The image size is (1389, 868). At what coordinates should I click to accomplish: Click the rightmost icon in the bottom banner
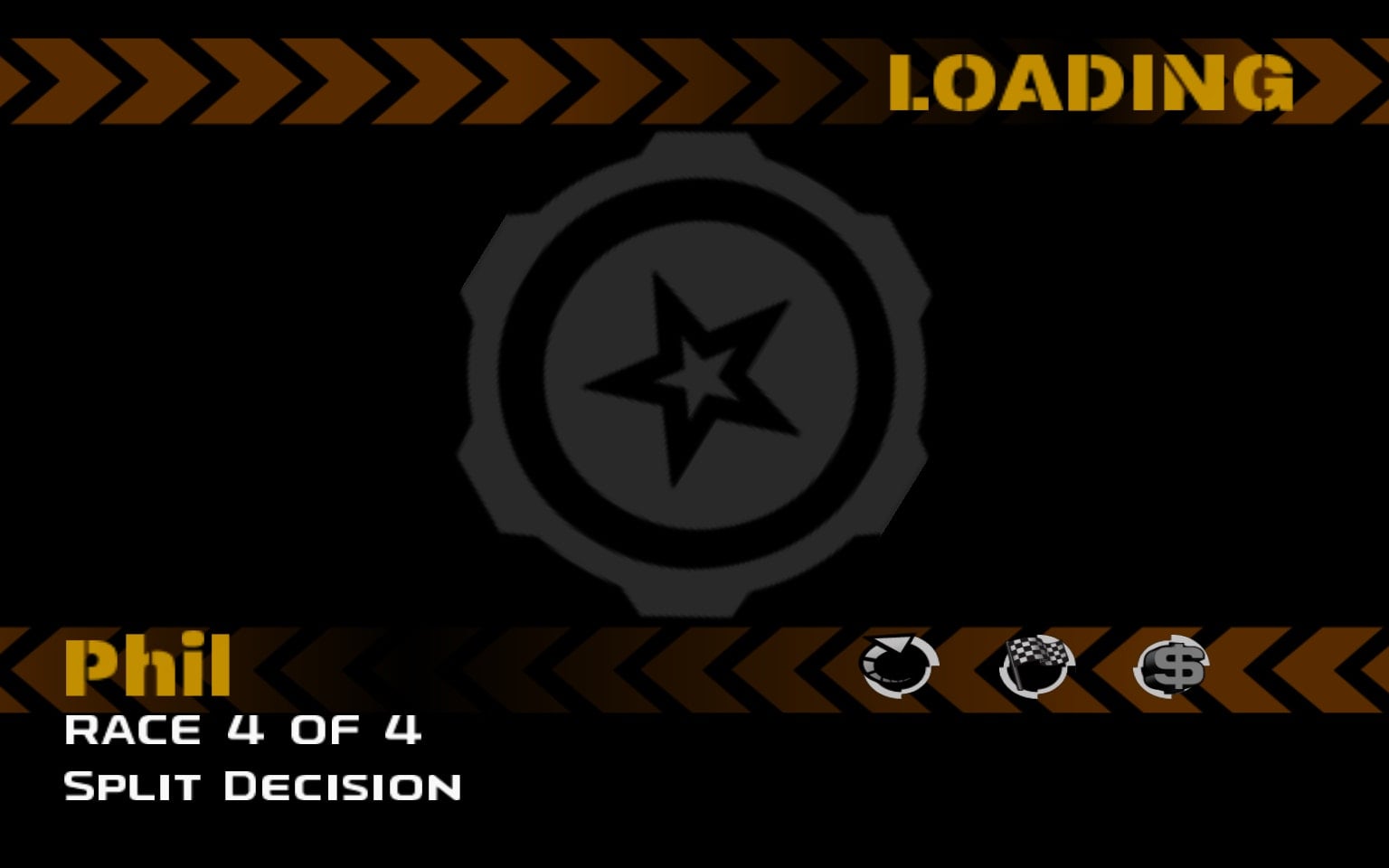point(1173,665)
